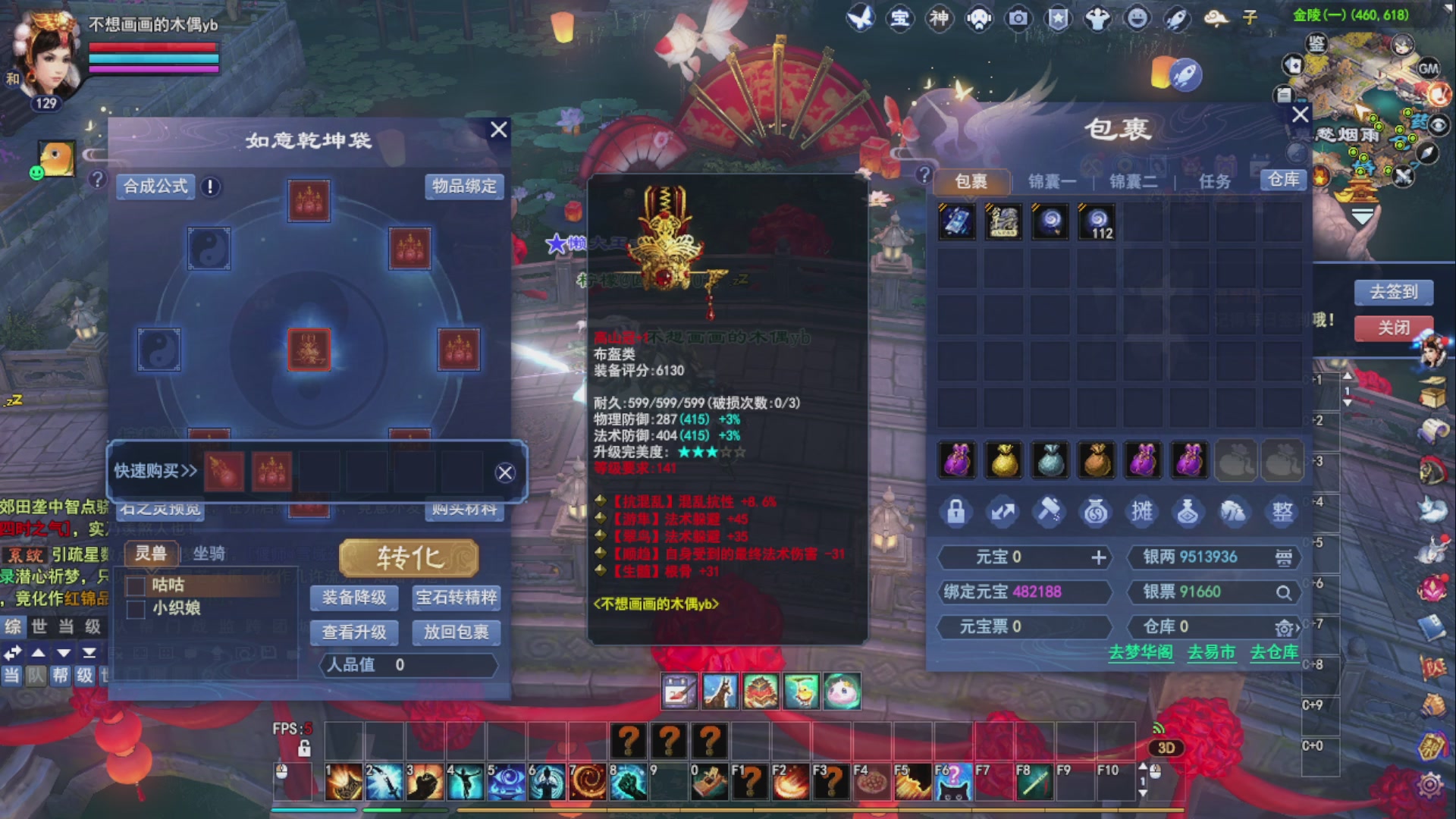
Task: Click the magnifier beside 银票 91660
Action: click(x=1284, y=593)
